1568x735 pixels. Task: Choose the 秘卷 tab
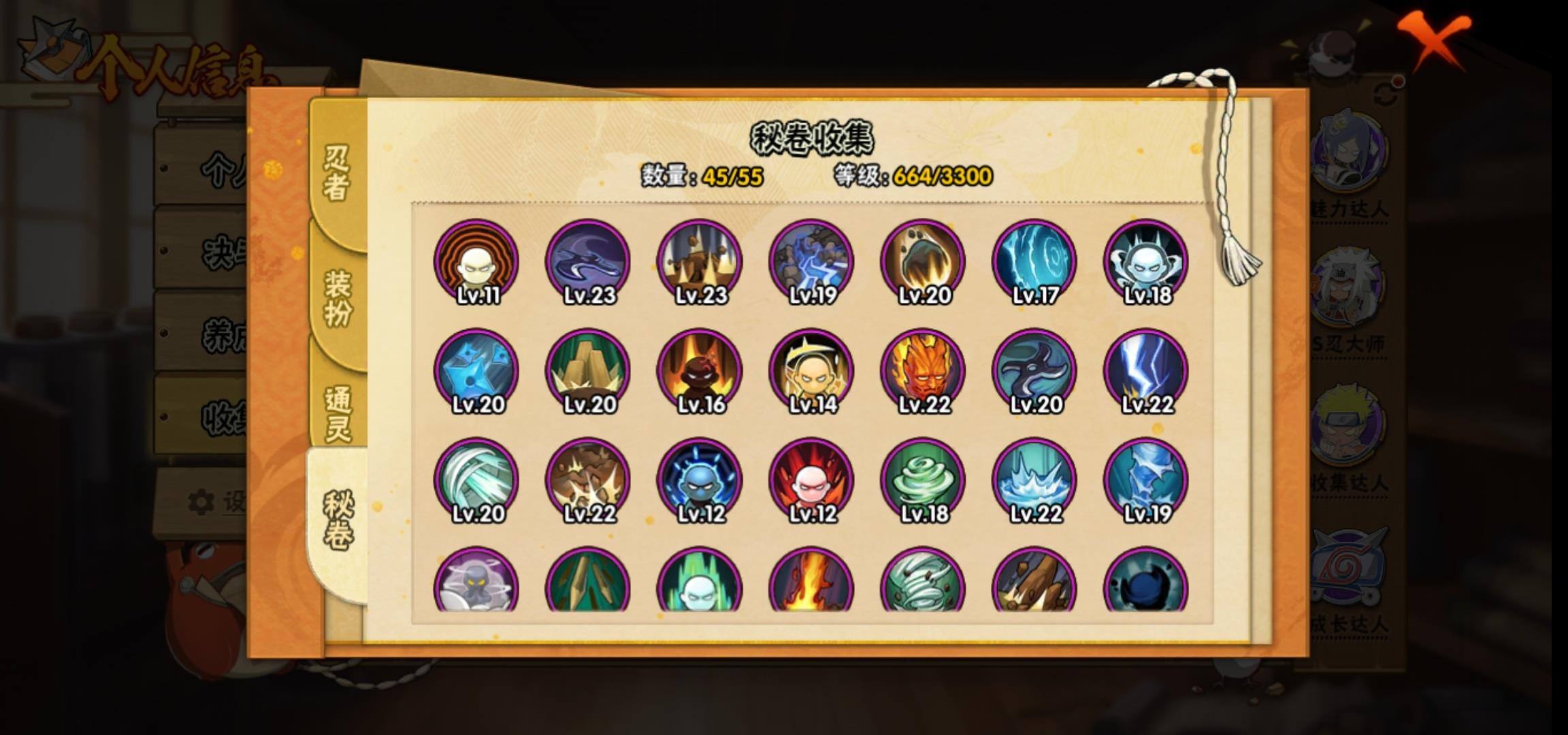[338, 521]
